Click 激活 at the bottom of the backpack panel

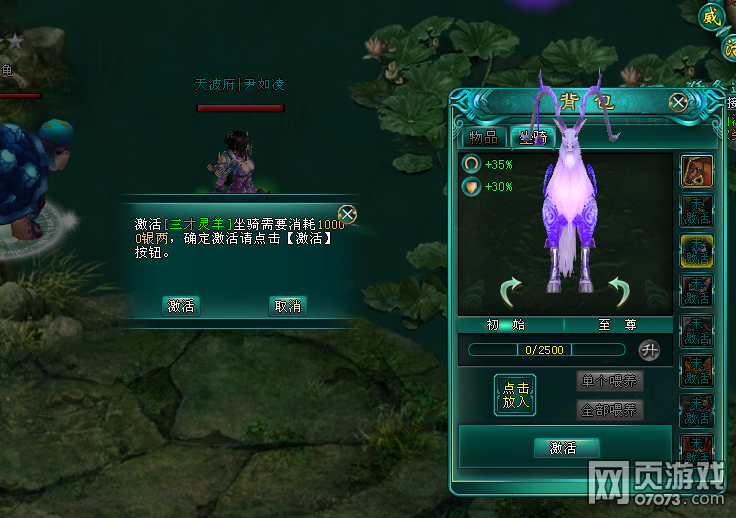[563, 448]
